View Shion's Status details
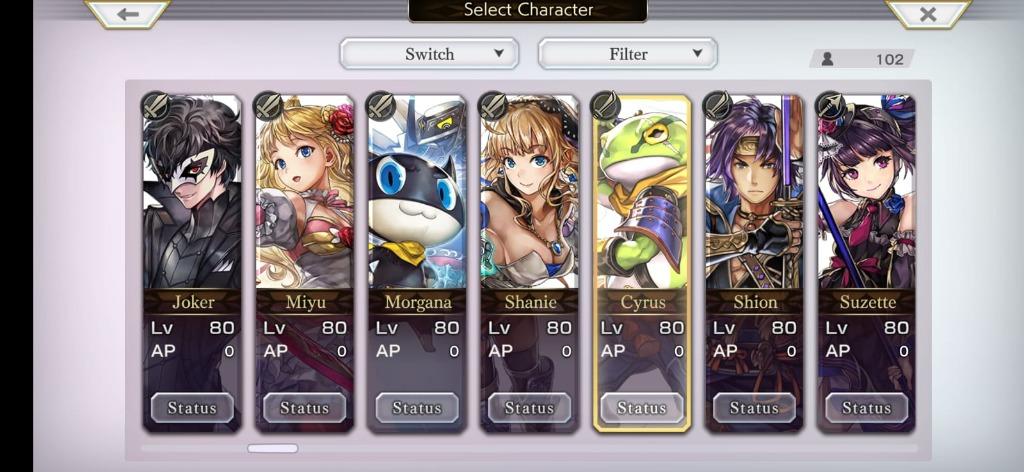 [754, 408]
